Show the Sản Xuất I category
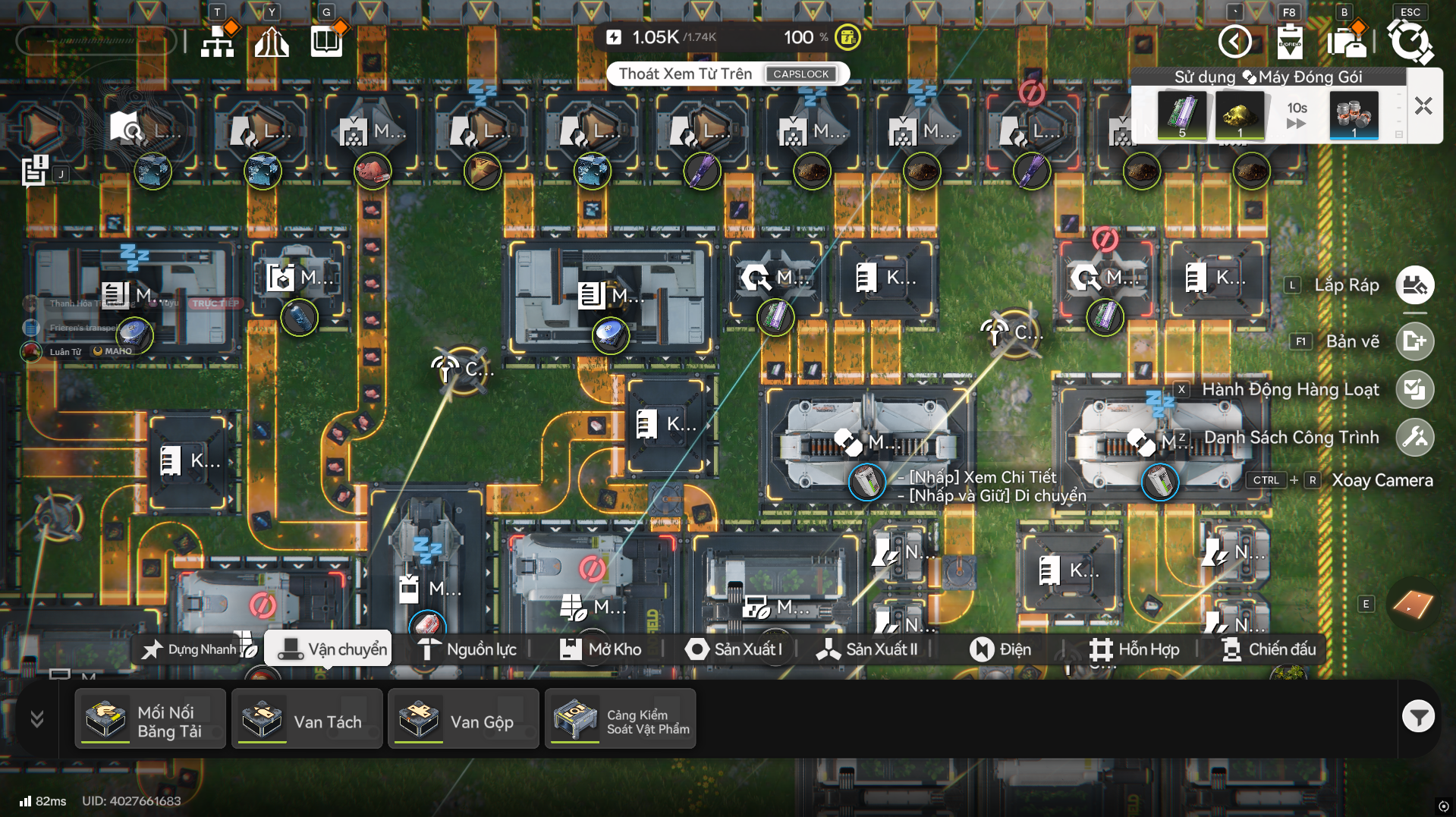Screen dimensions: 1456x817 [x=734, y=649]
